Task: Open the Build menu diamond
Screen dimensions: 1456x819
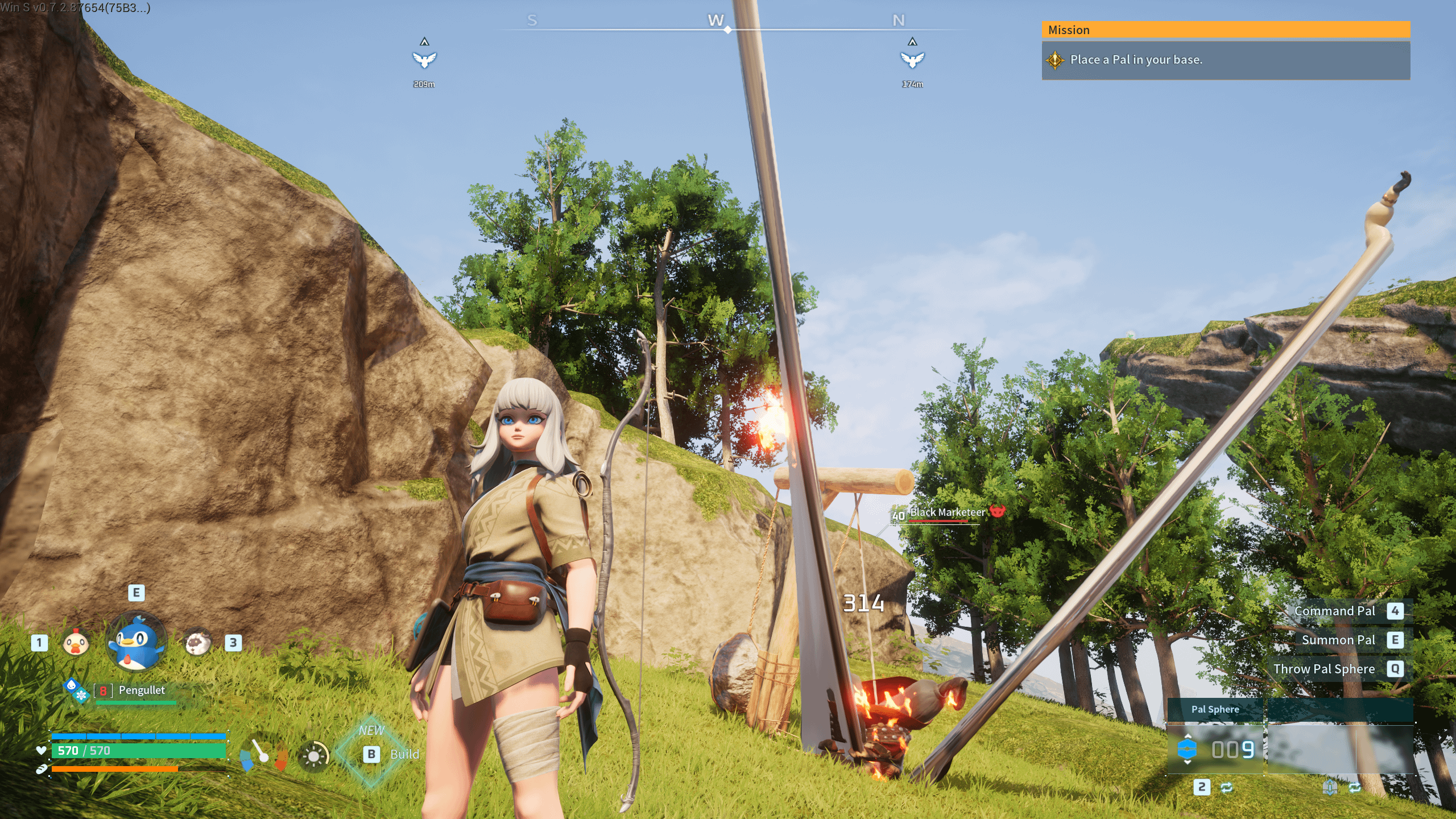Action: point(372,754)
